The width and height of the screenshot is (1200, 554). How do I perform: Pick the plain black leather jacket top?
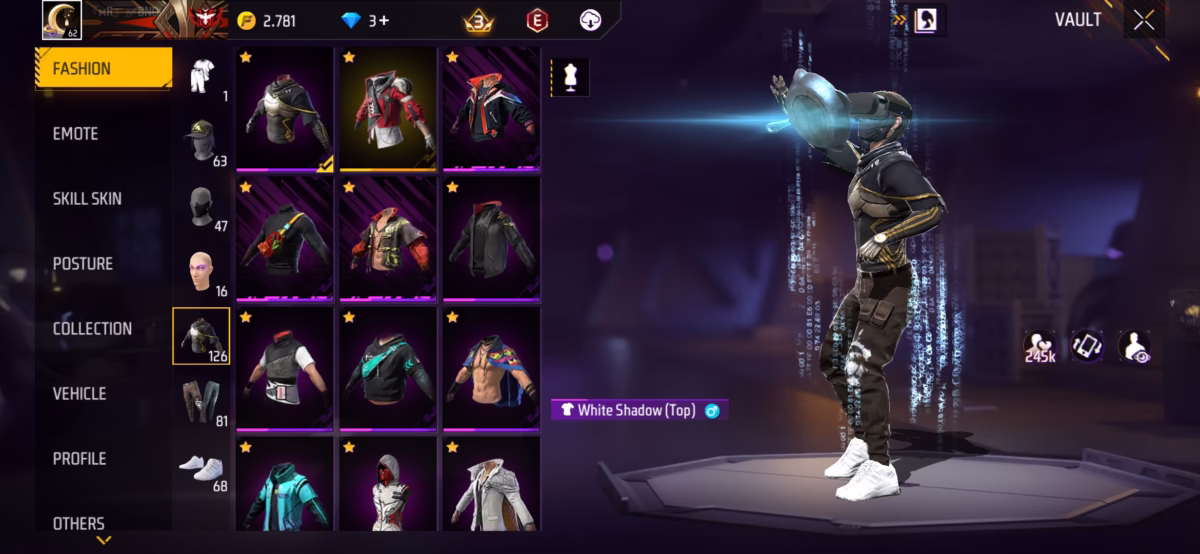coord(492,239)
